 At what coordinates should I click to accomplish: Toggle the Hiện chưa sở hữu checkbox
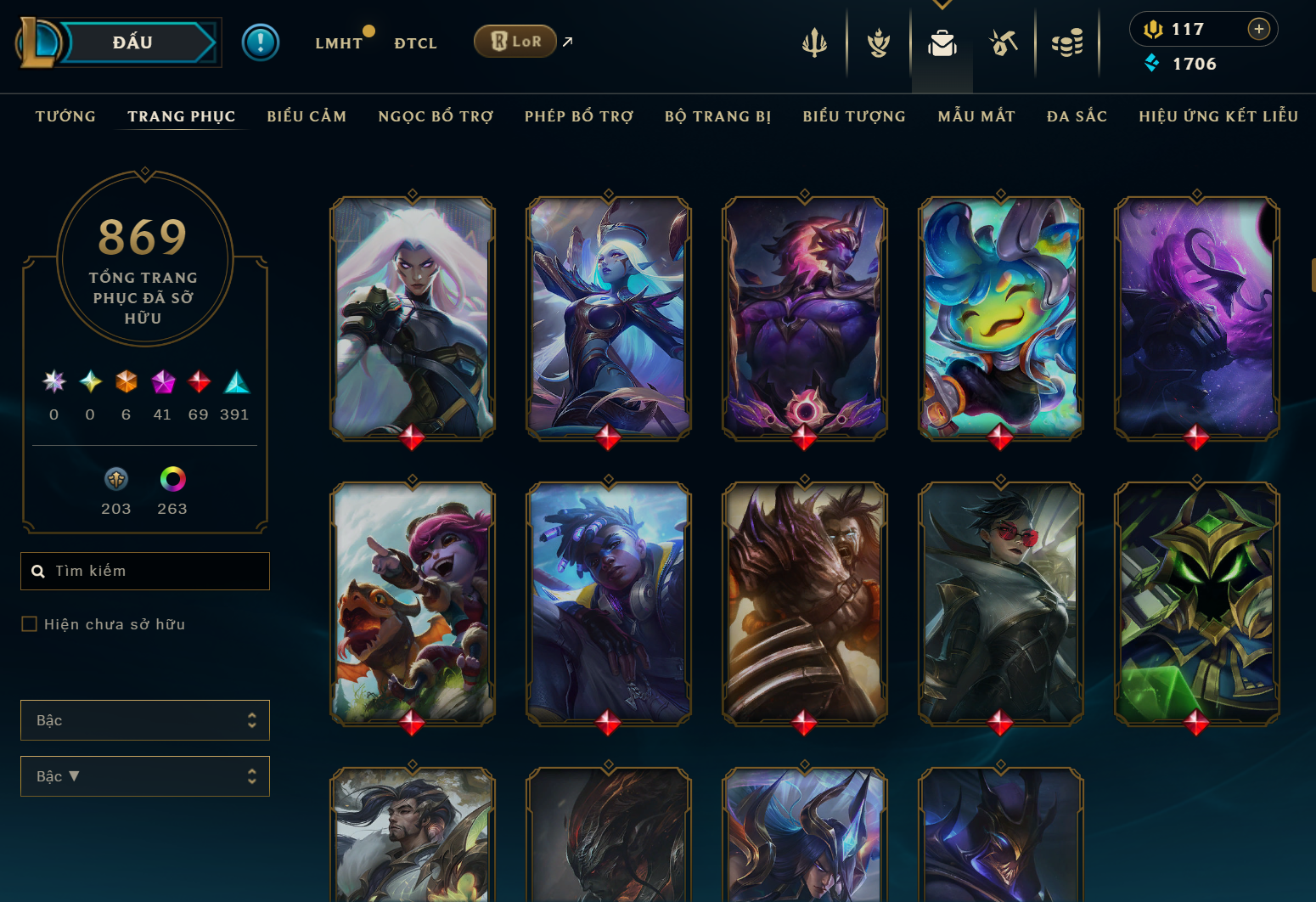[x=30, y=624]
